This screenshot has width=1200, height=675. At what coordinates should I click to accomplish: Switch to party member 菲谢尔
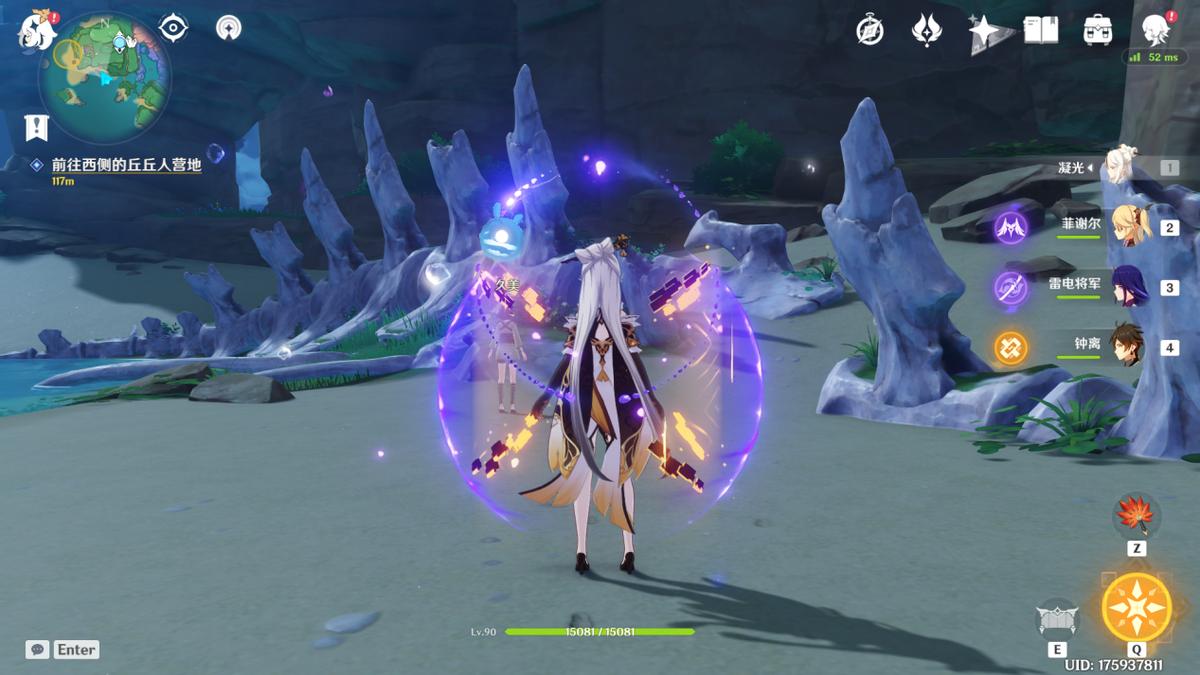point(1126,227)
